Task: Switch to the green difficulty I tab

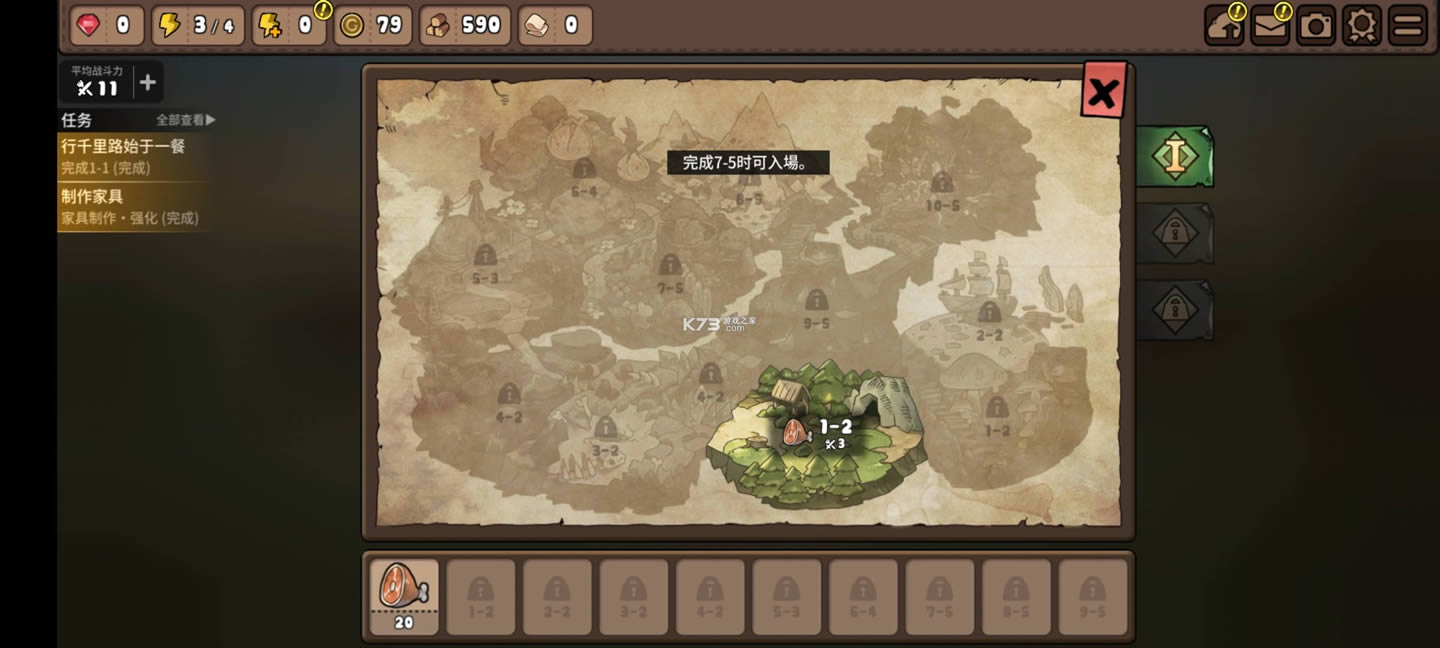Action: [x=1175, y=156]
